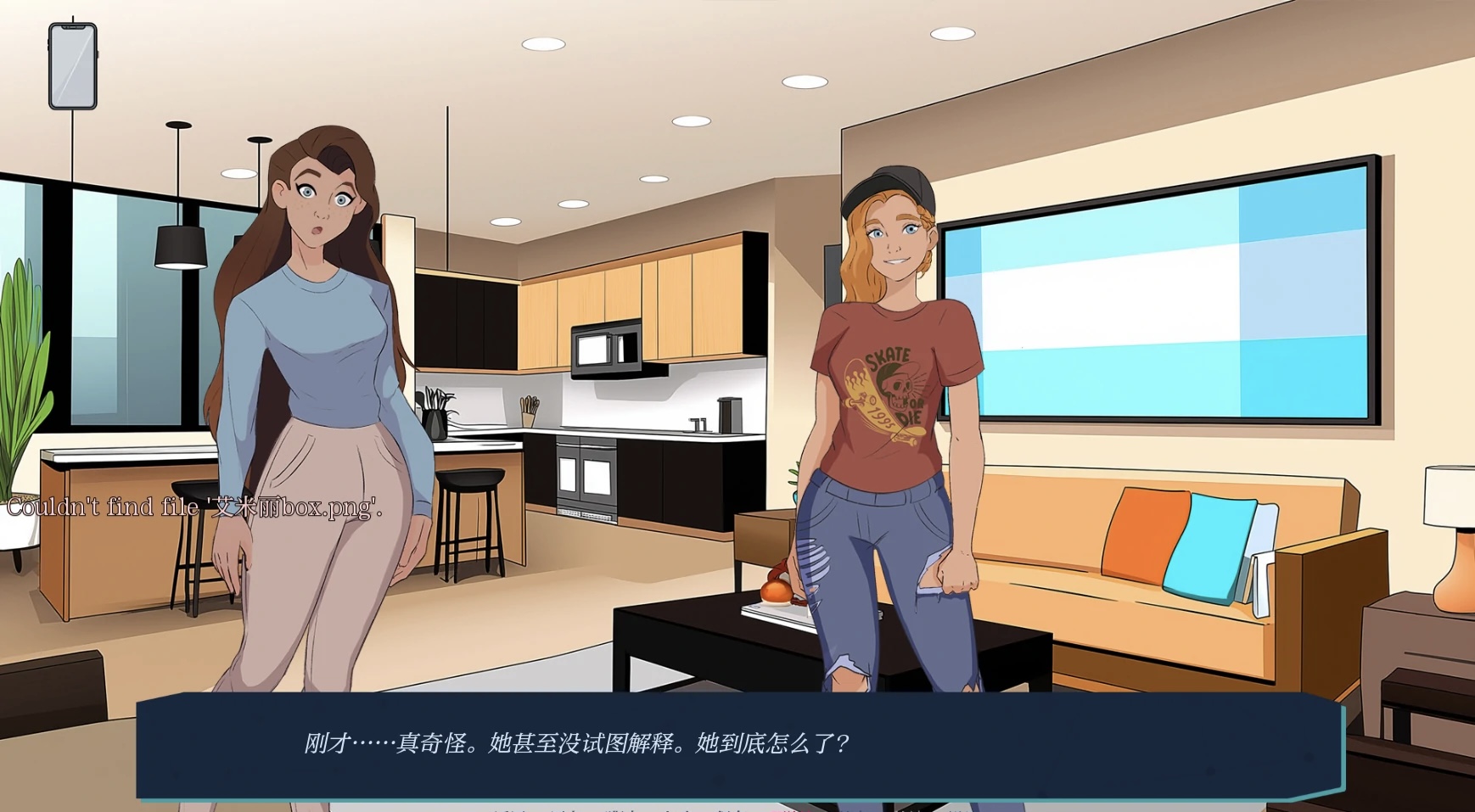Advance the dialogue text box
Screen dimensions: 1475x812
click(x=738, y=745)
